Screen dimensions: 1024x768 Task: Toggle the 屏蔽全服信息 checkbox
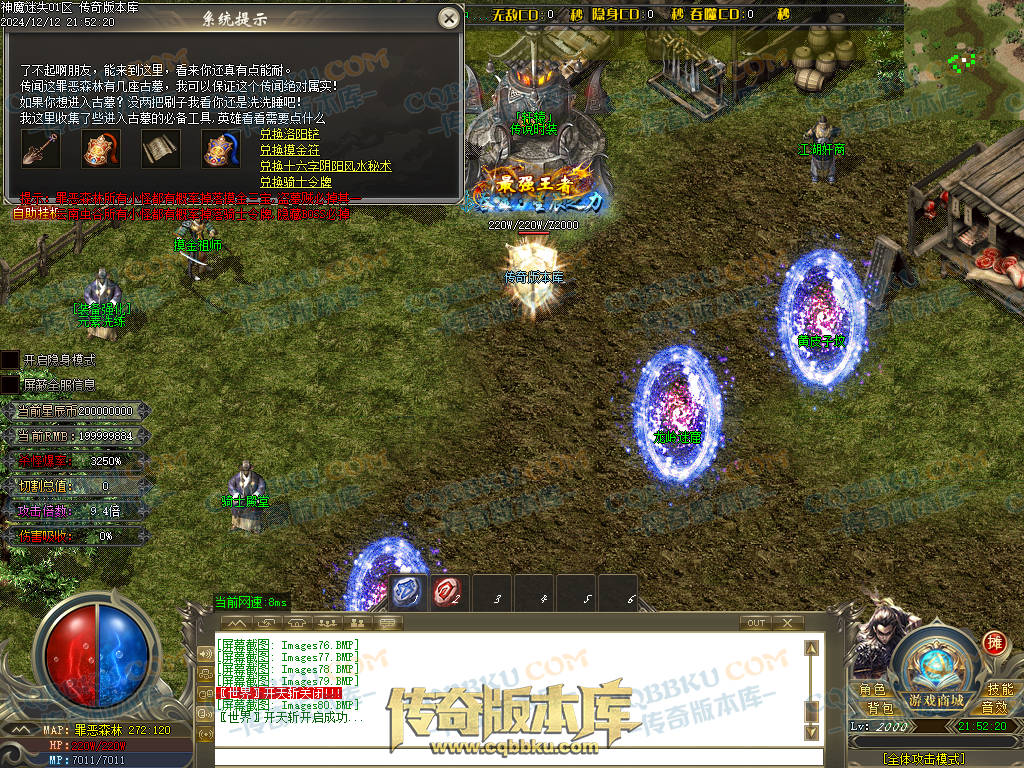[x=10, y=384]
